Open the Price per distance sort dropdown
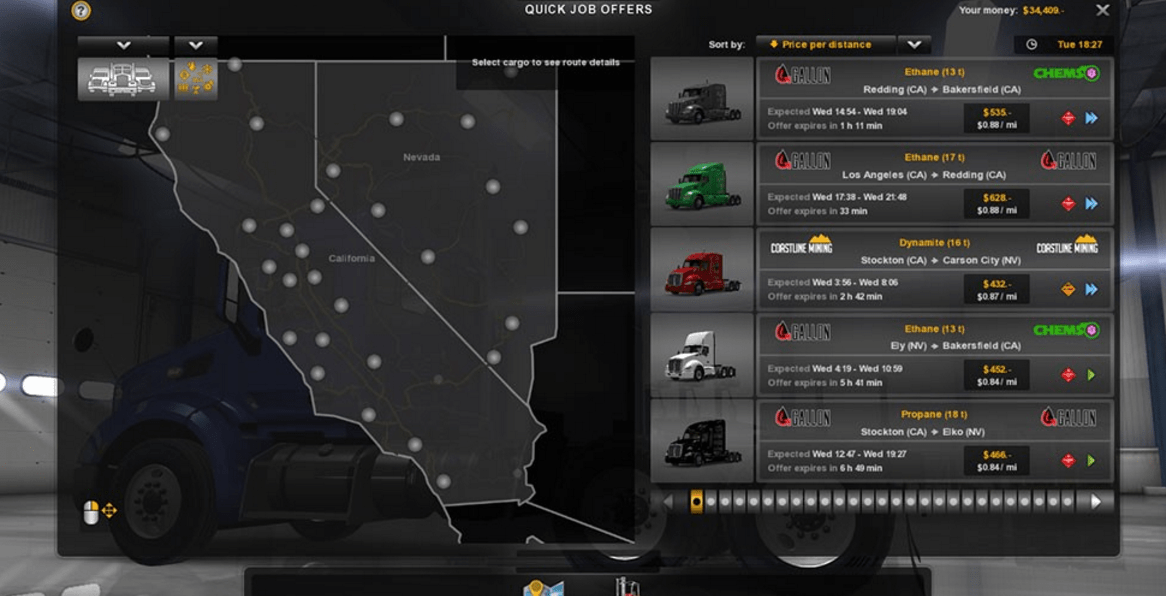The image size is (1166, 596). point(914,45)
